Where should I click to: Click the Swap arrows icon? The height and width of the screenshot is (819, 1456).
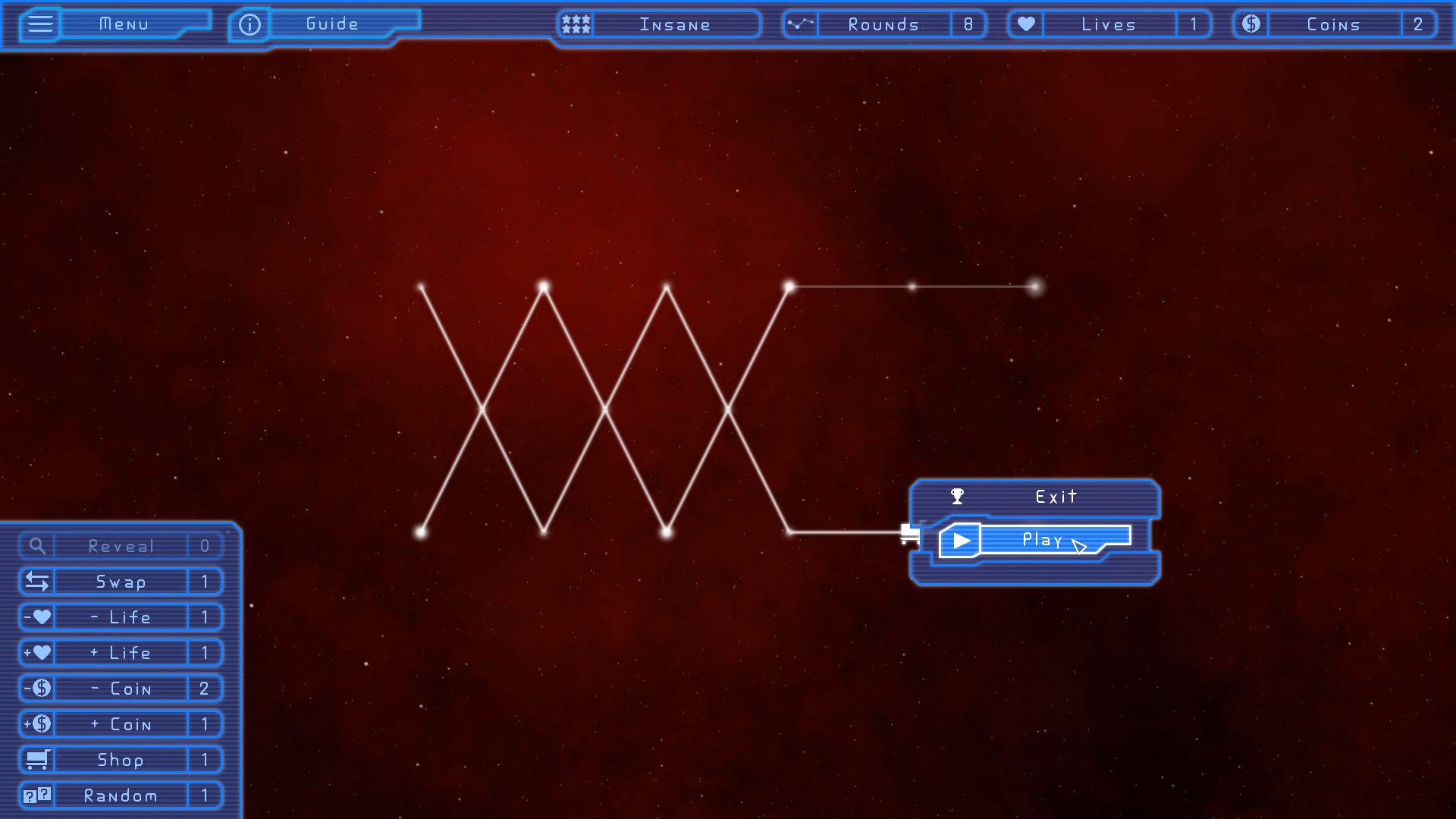click(x=37, y=582)
